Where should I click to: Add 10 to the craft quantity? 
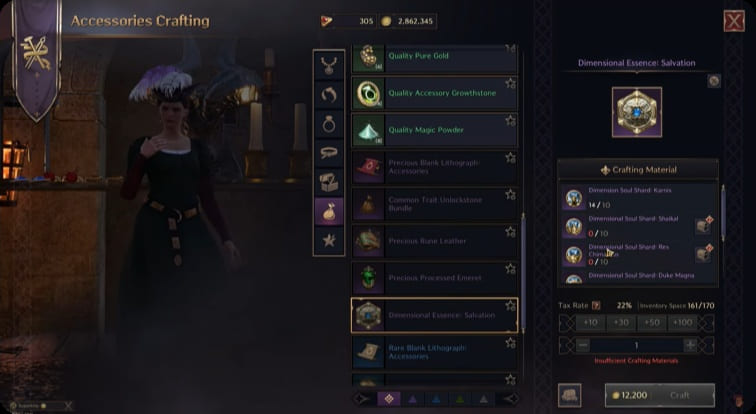590,322
